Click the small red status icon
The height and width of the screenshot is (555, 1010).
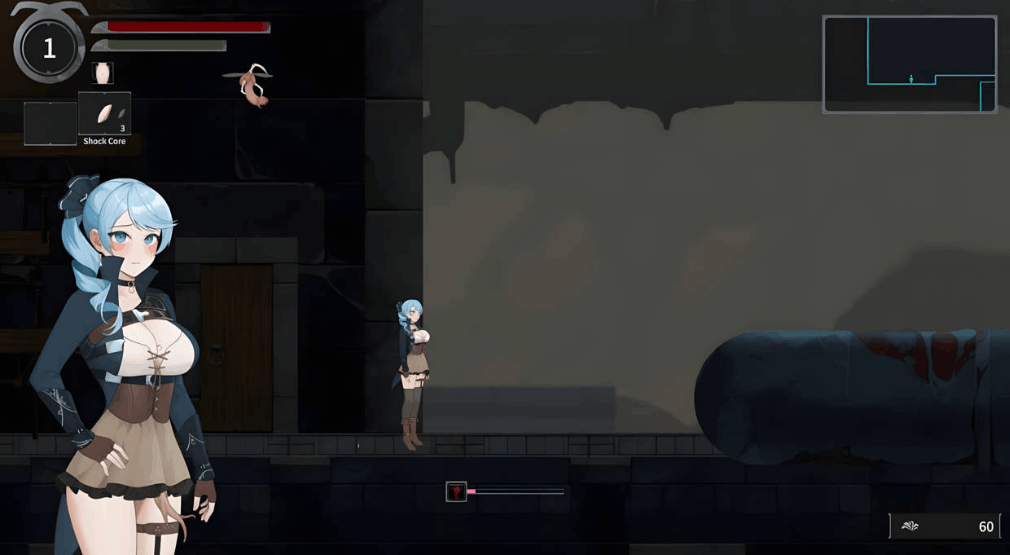456,491
